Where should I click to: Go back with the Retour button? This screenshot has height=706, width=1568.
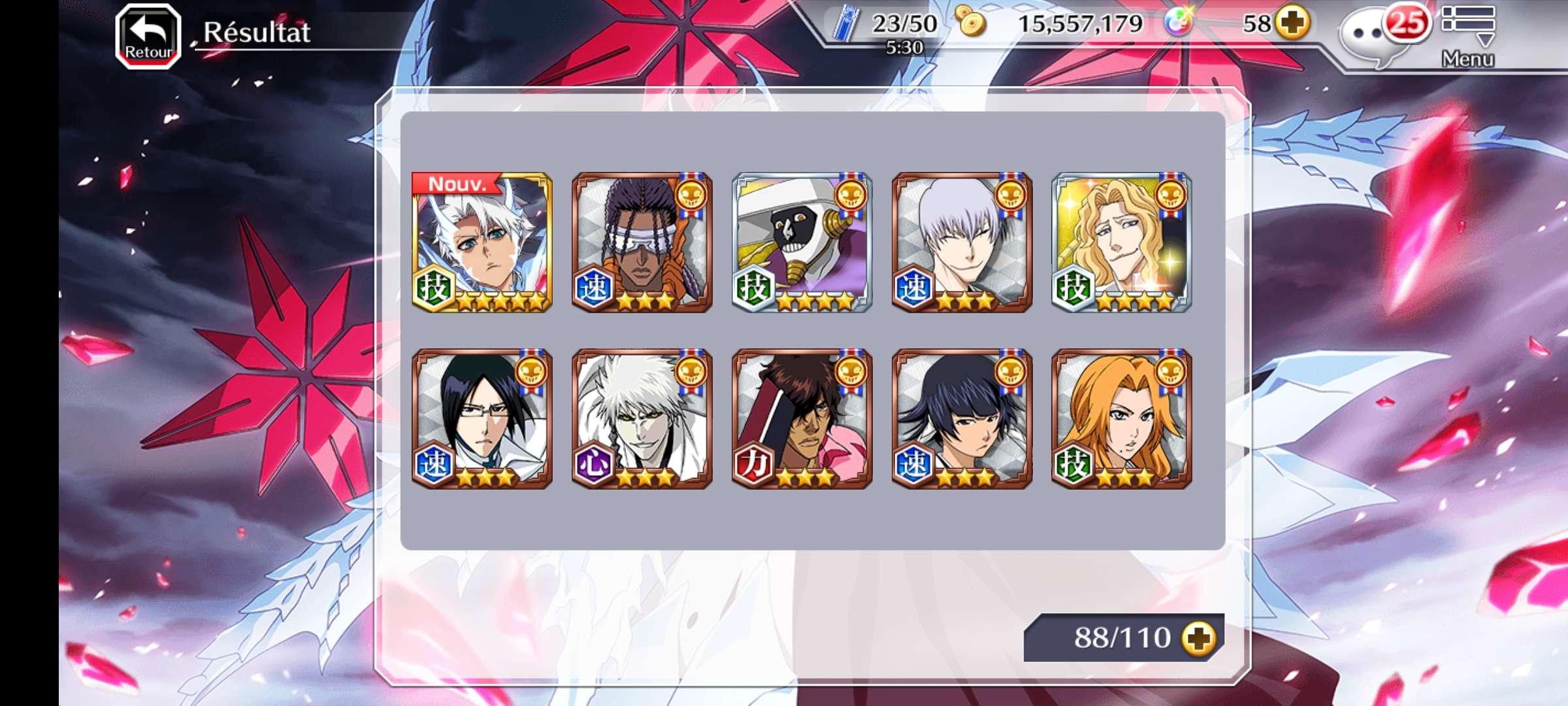click(148, 36)
